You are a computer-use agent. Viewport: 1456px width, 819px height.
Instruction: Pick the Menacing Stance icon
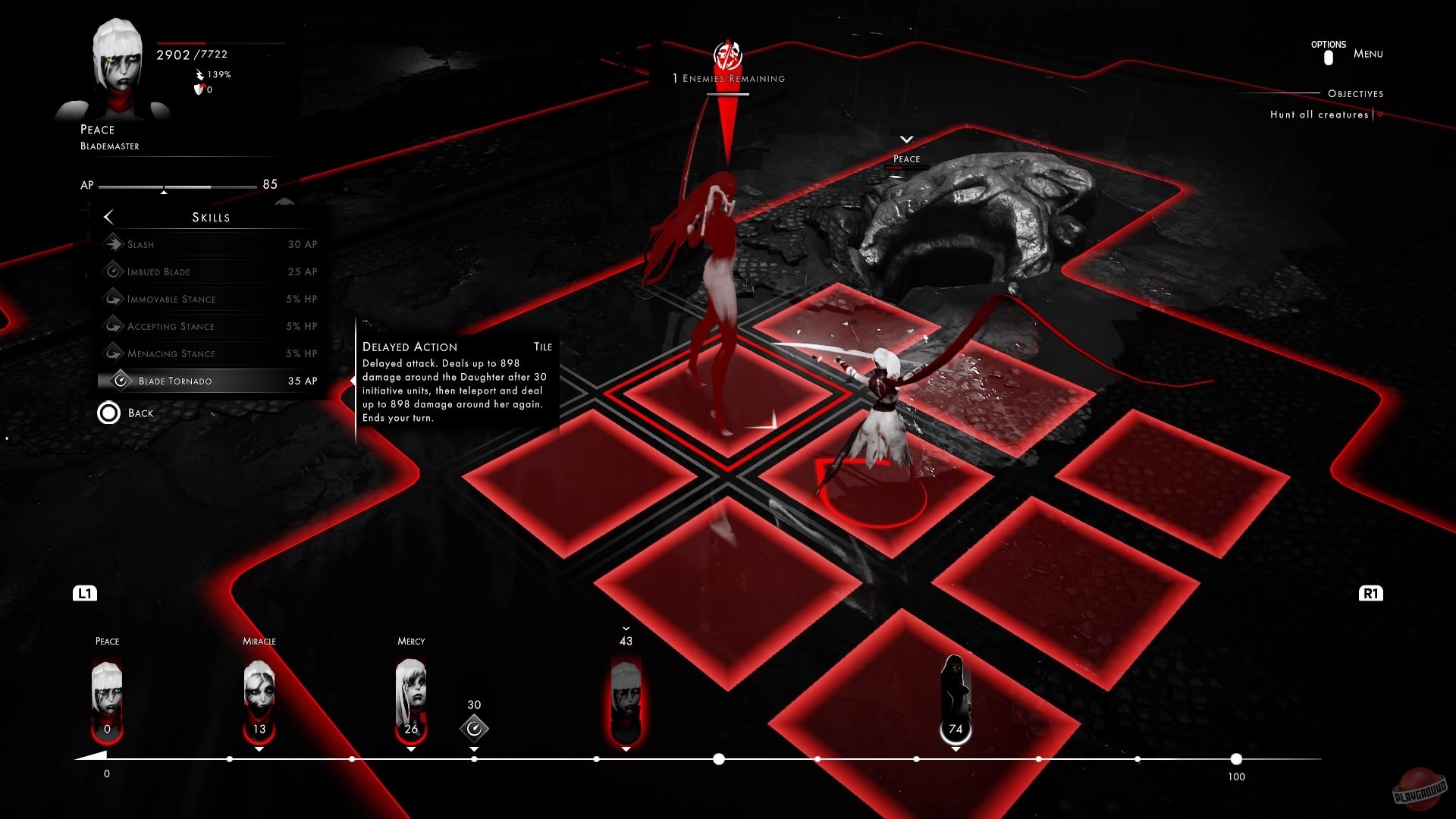click(115, 353)
